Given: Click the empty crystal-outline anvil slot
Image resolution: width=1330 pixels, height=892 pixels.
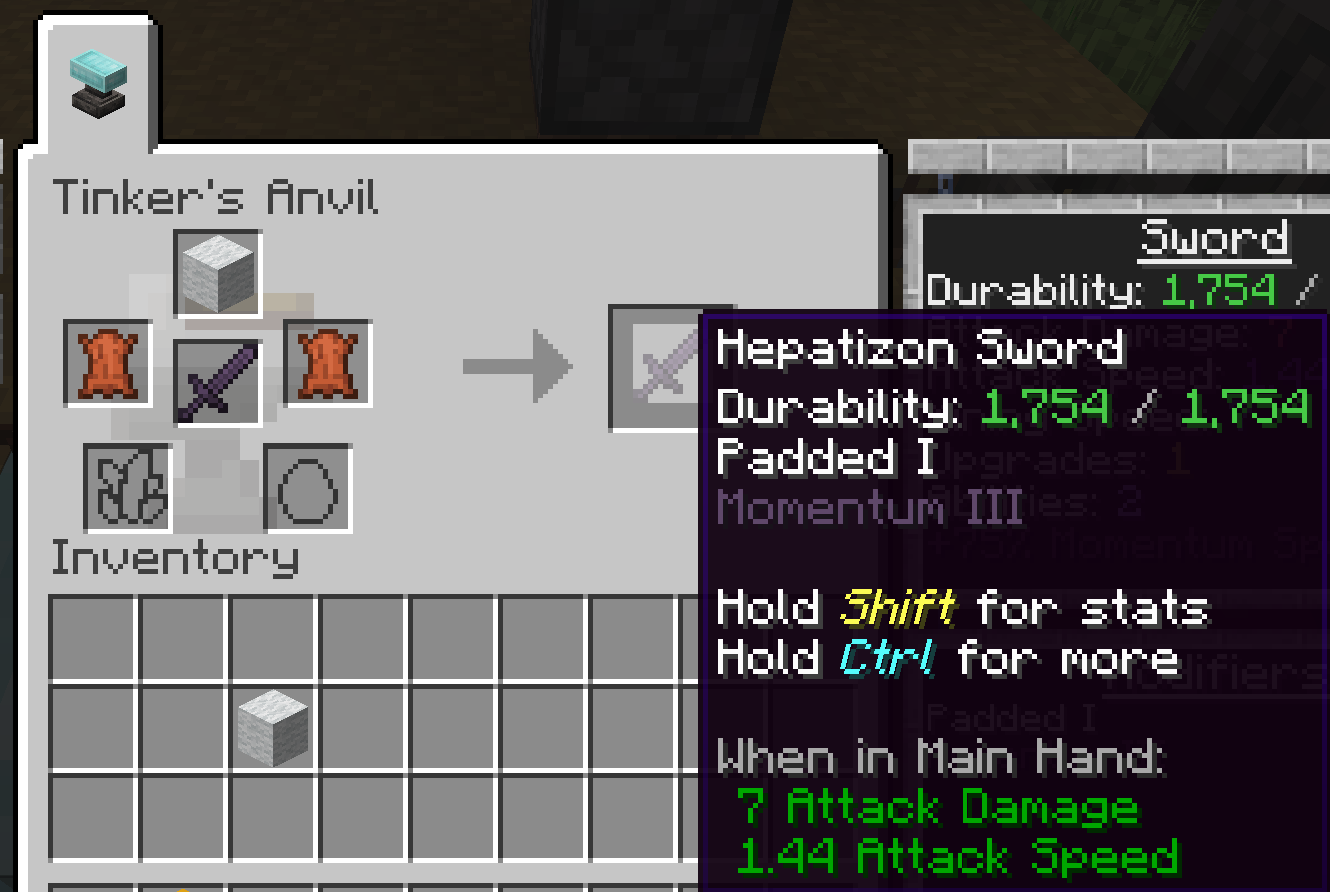Looking at the screenshot, I should pos(127,488).
